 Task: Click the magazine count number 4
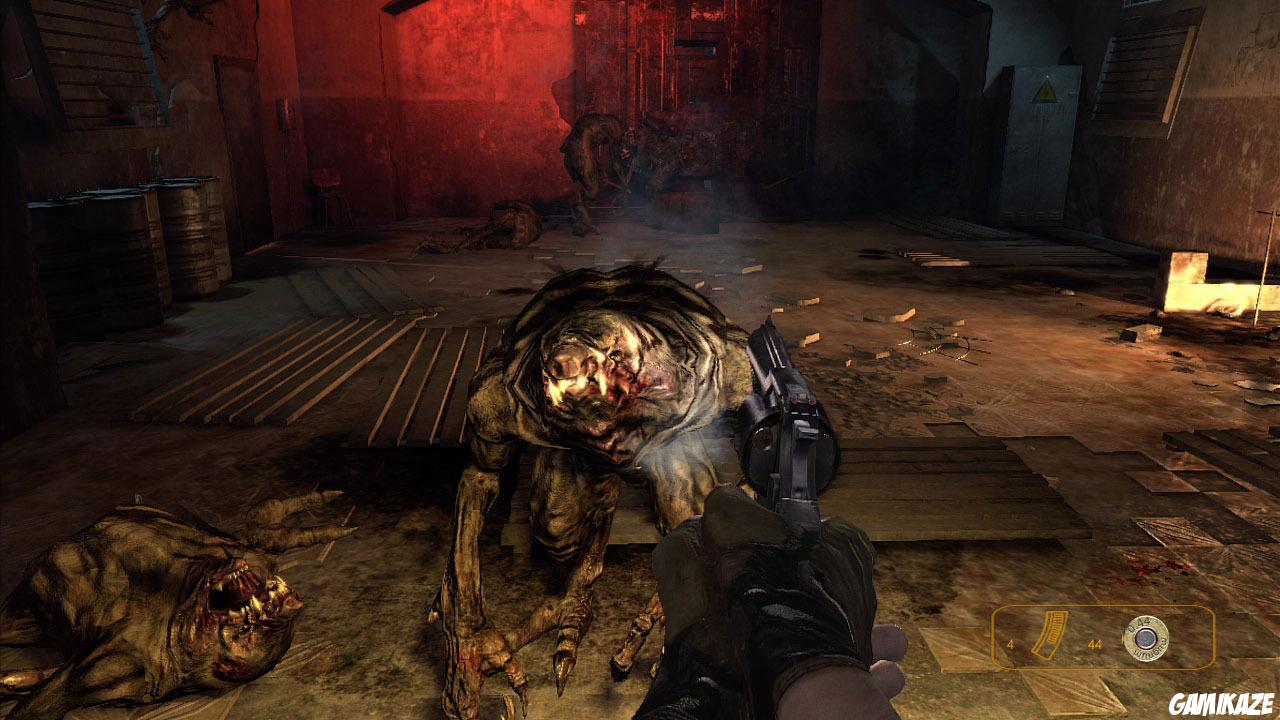coord(1010,644)
